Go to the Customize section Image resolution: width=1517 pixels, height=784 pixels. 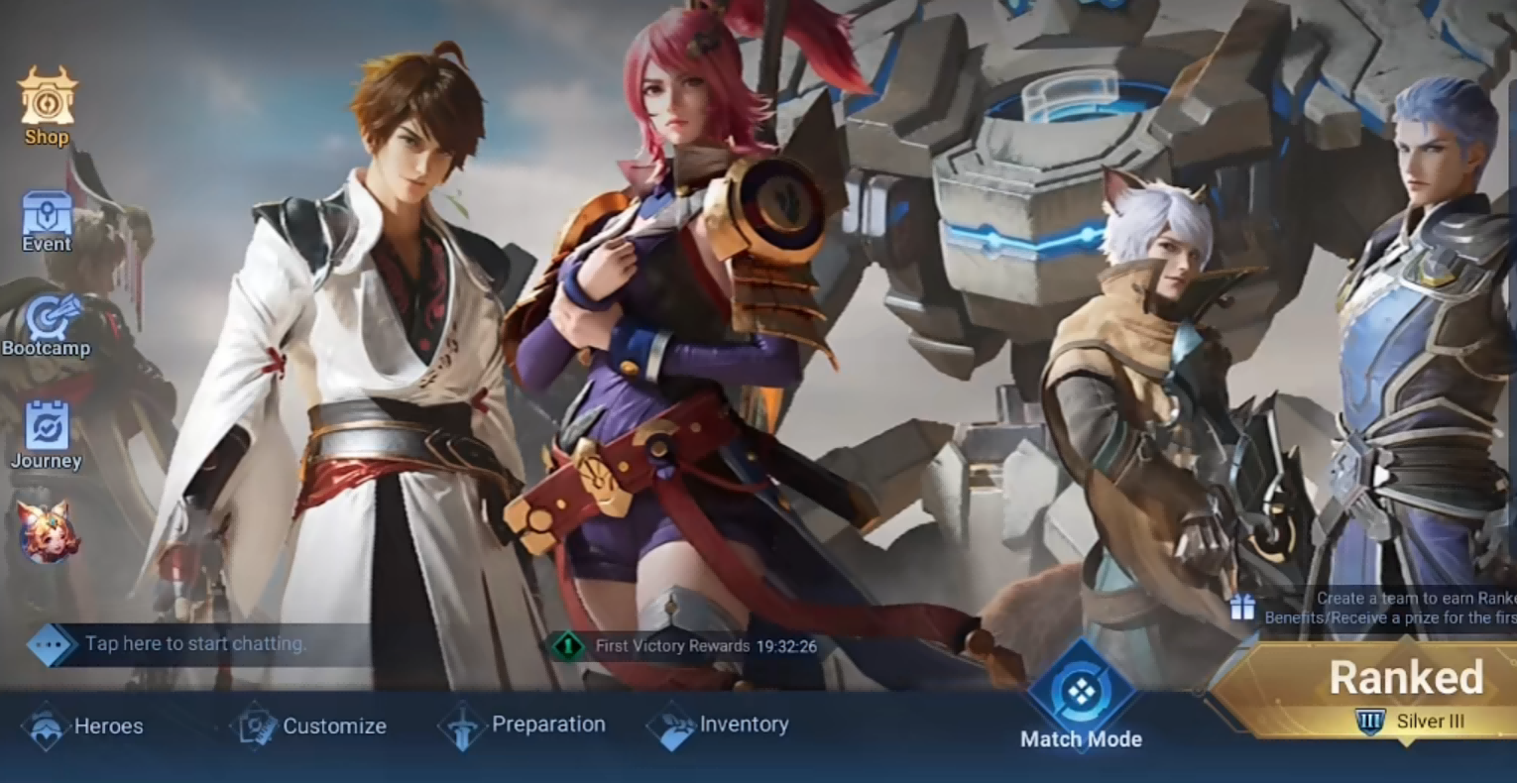[x=308, y=726]
